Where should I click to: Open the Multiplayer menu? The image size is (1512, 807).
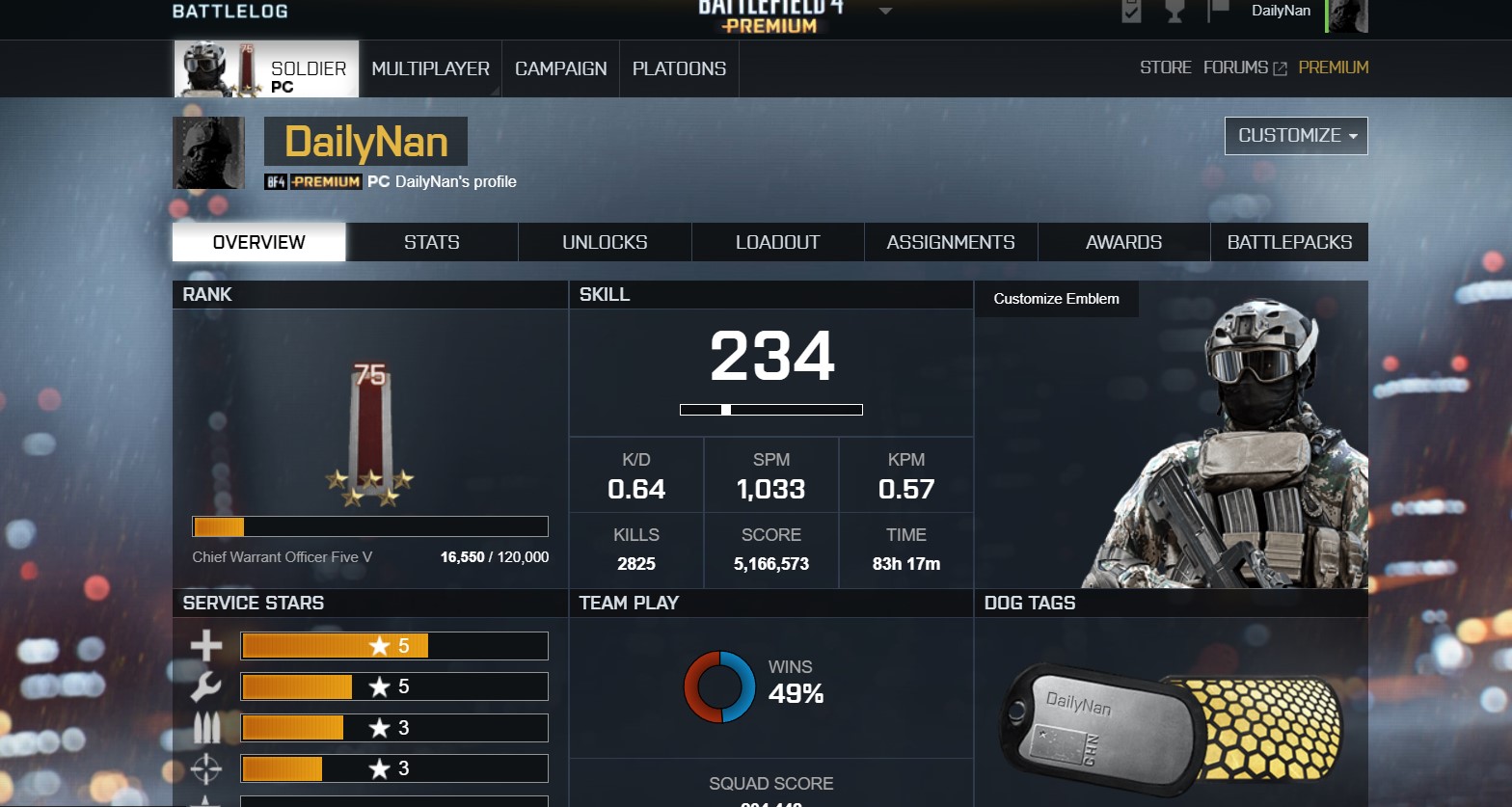click(x=430, y=68)
